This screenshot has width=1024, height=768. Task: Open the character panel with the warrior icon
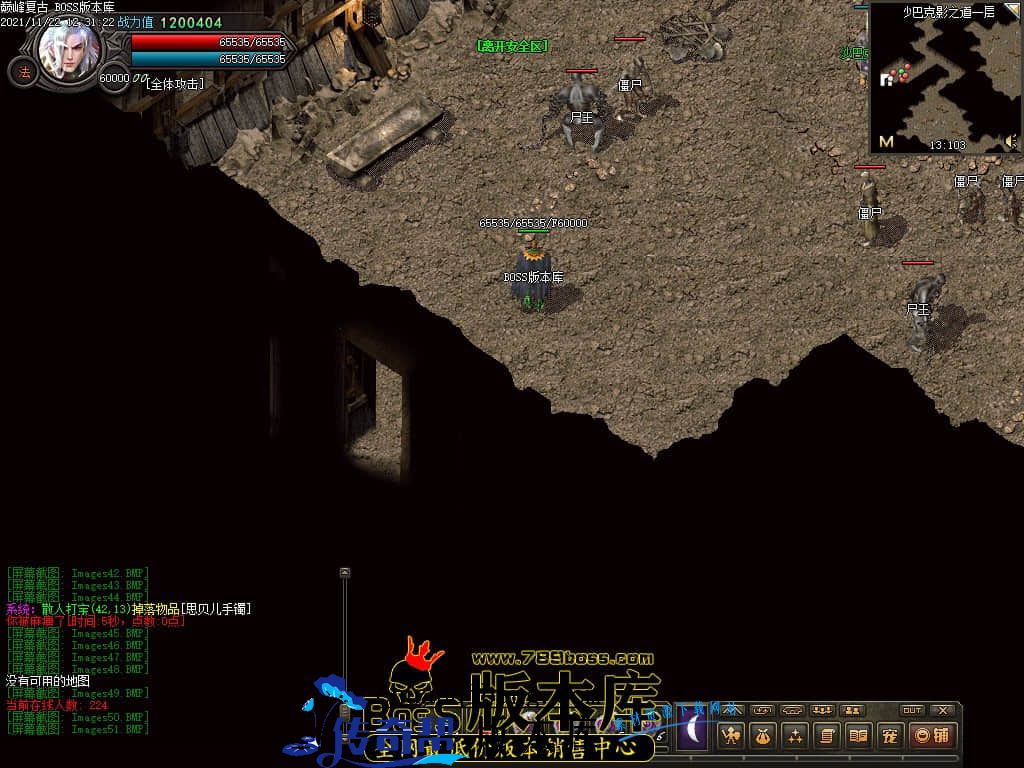click(732, 736)
